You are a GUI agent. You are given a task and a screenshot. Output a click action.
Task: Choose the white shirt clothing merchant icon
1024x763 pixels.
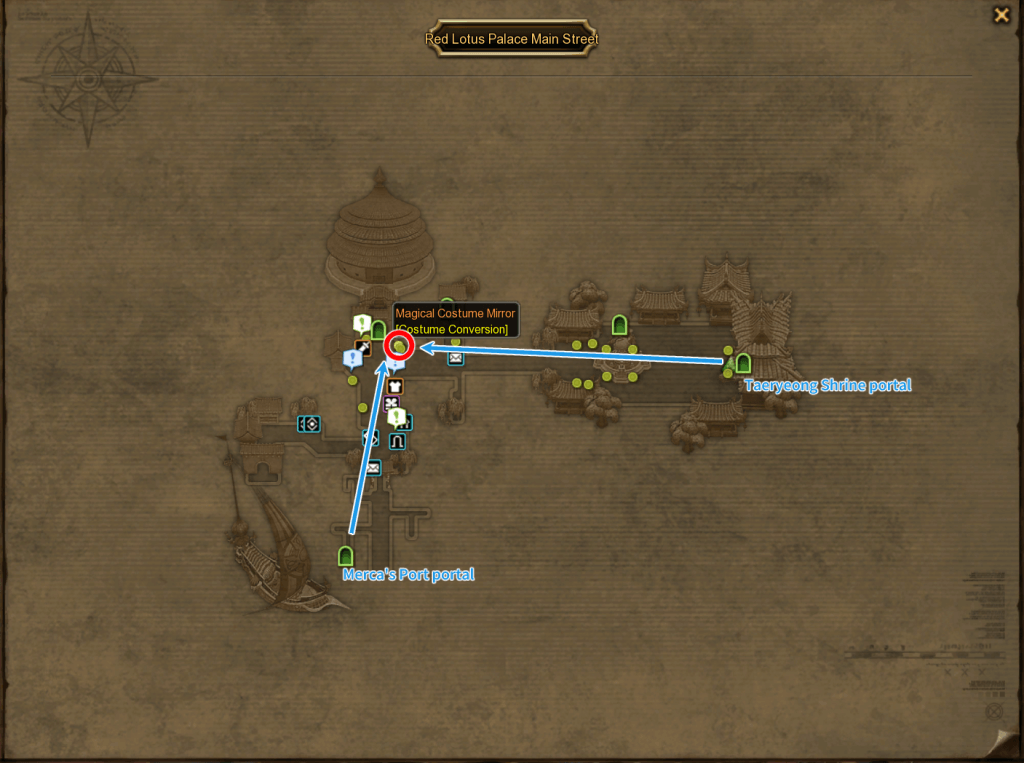click(394, 386)
